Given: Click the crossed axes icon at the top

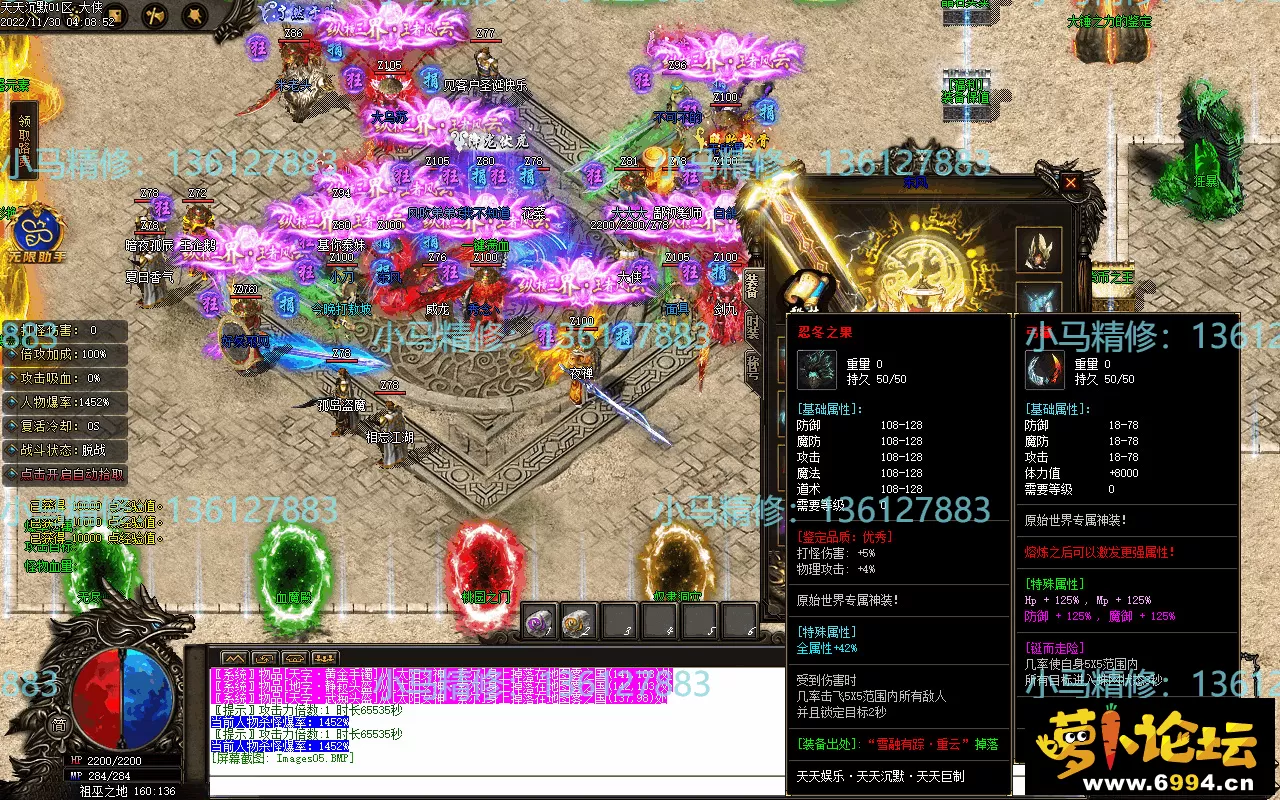Looking at the screenshot, I should click(x=155, y=16).
